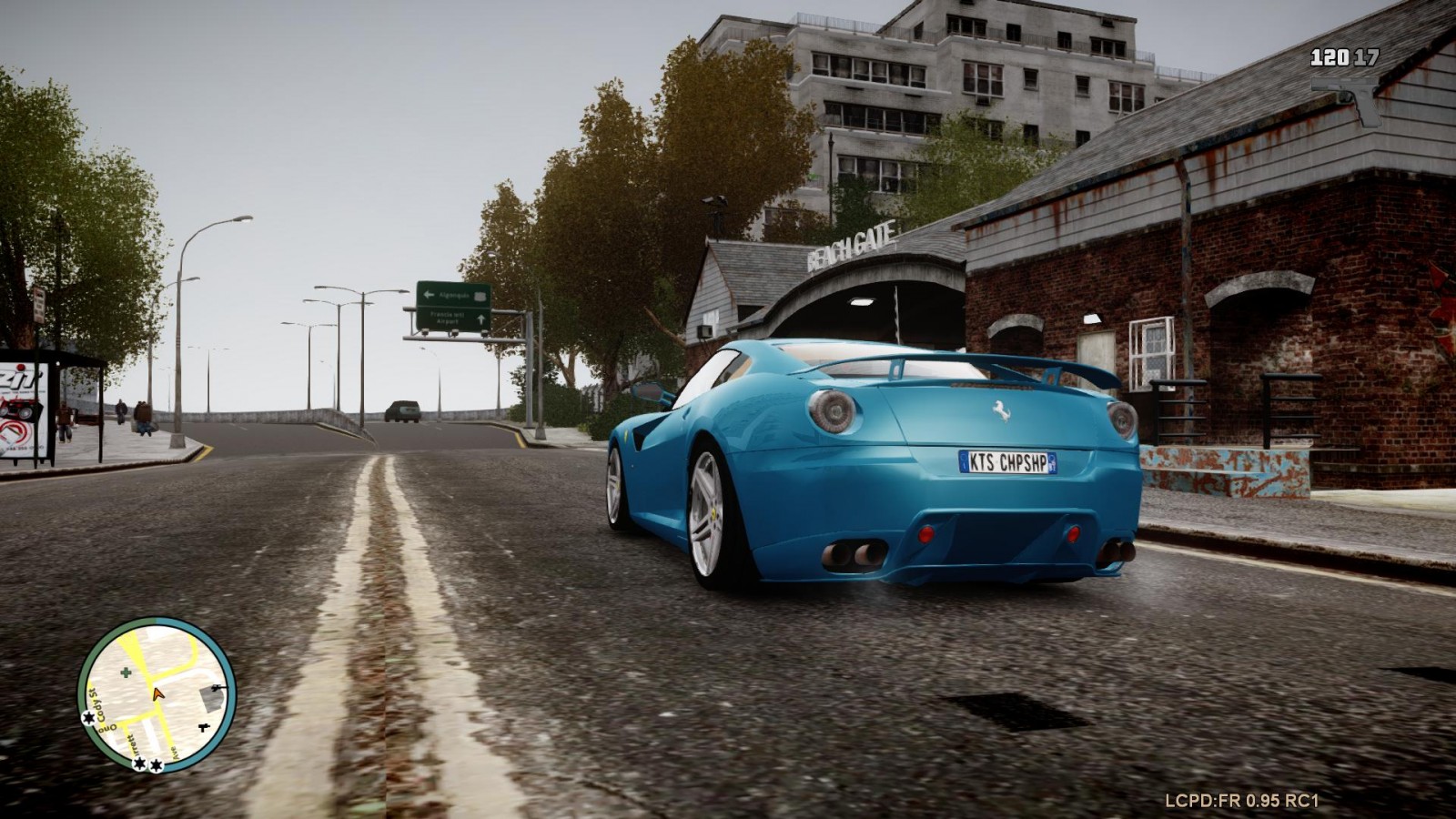This screenshot has width=1456, height=819.
Task: Click the green hospital cross on minimap
Action: (126, 672)
